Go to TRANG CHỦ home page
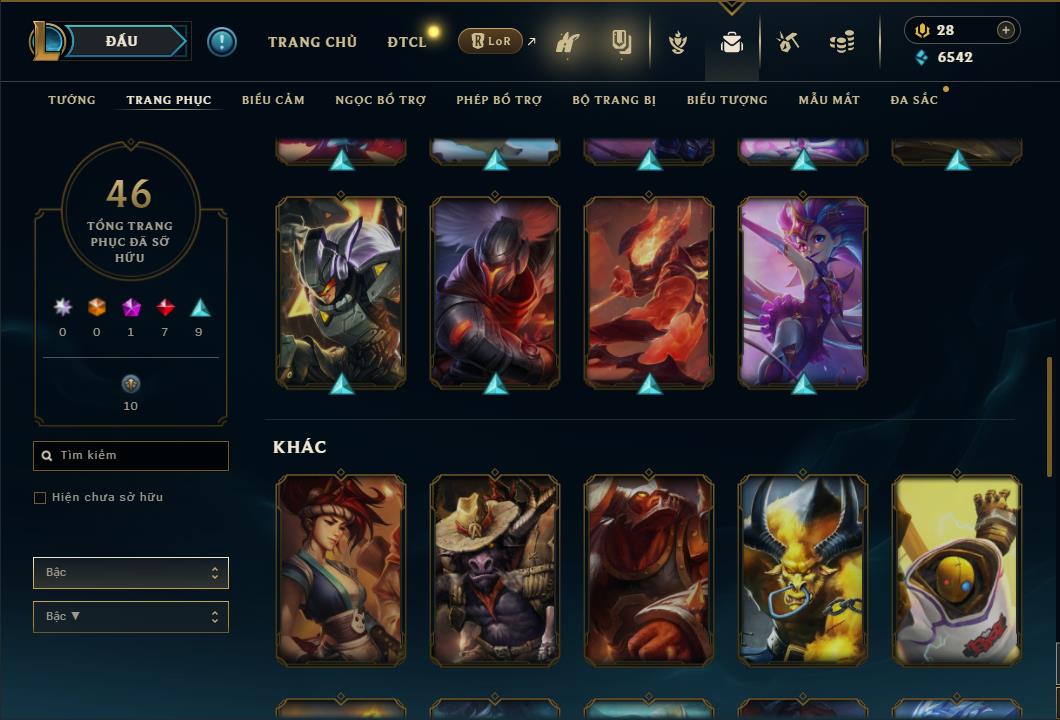The height and width of the screenshot is (720, 1060). coord(312,42)
